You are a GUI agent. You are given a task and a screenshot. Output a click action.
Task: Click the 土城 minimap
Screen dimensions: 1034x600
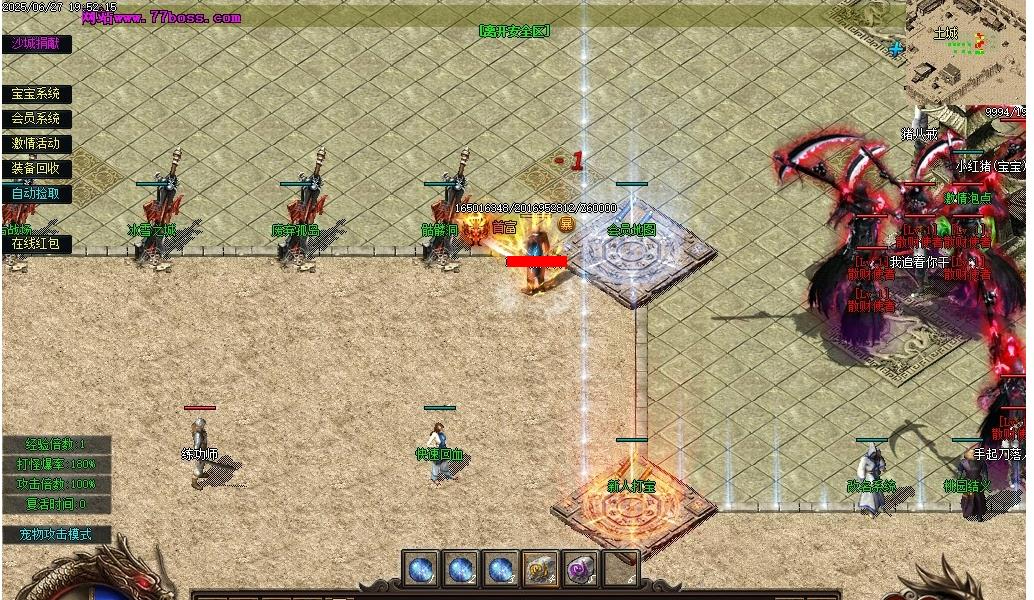click(x=966, y=52)
